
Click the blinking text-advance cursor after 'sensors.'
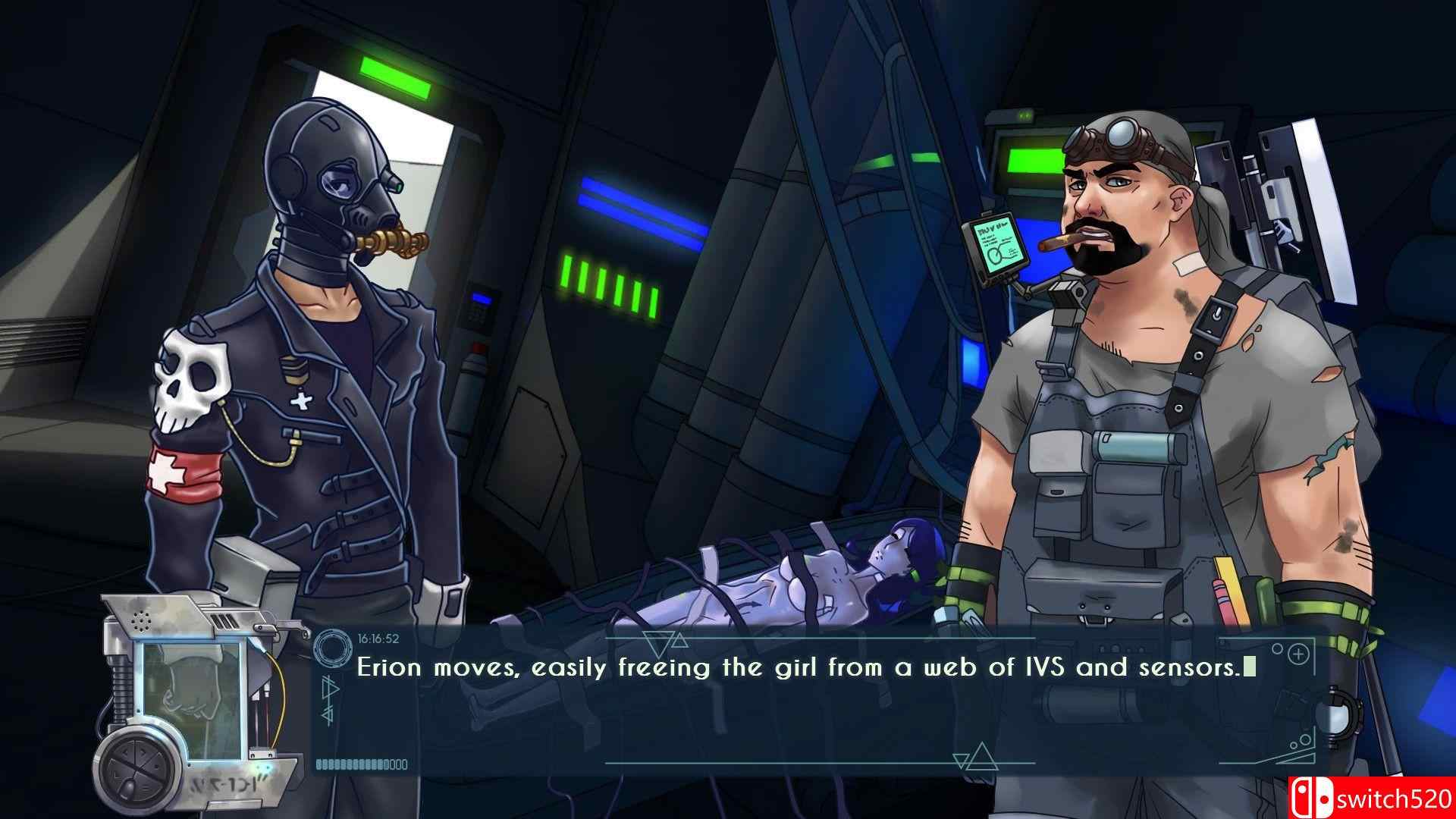[1248, 666]
